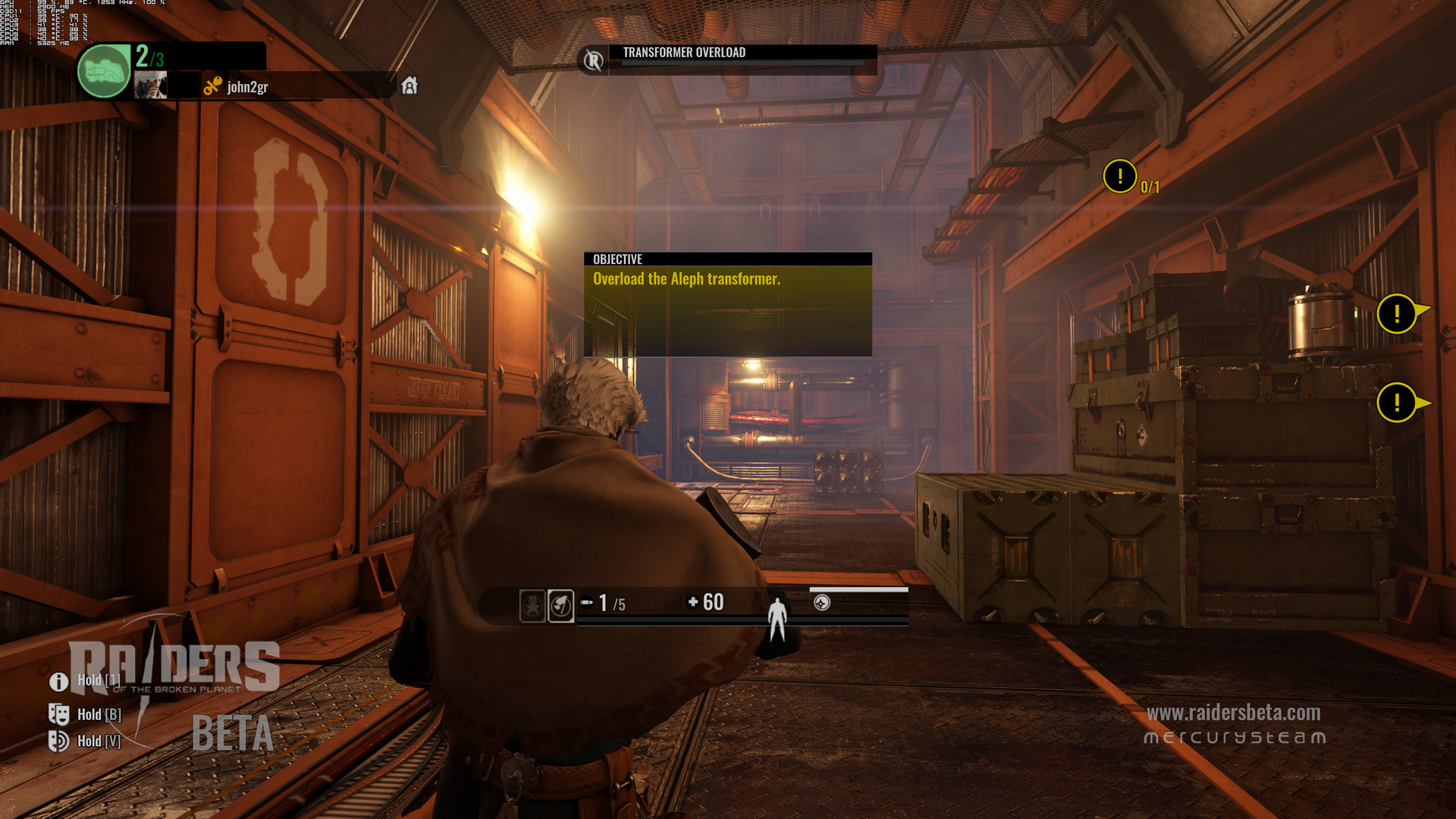Click the voice chat speaking-head icon
1456x819 pixels.
tap(59, 741)
